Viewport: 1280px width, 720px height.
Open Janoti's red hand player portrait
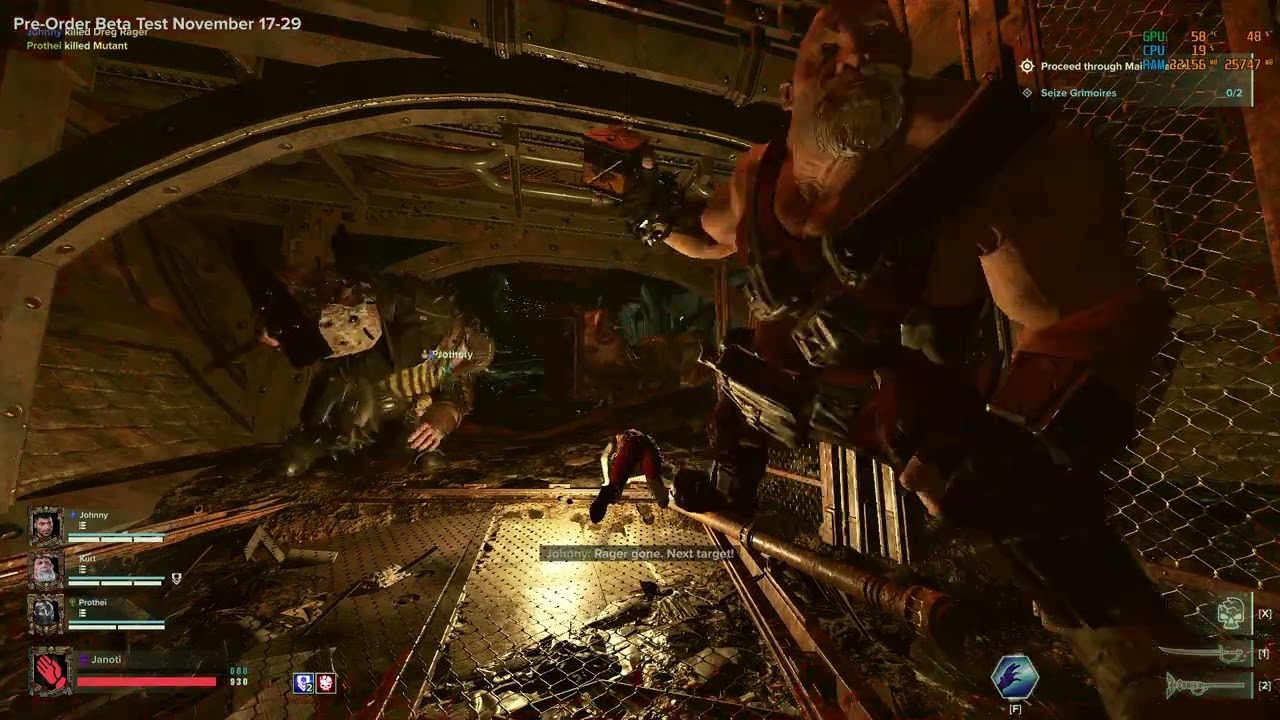click(51, 672)
